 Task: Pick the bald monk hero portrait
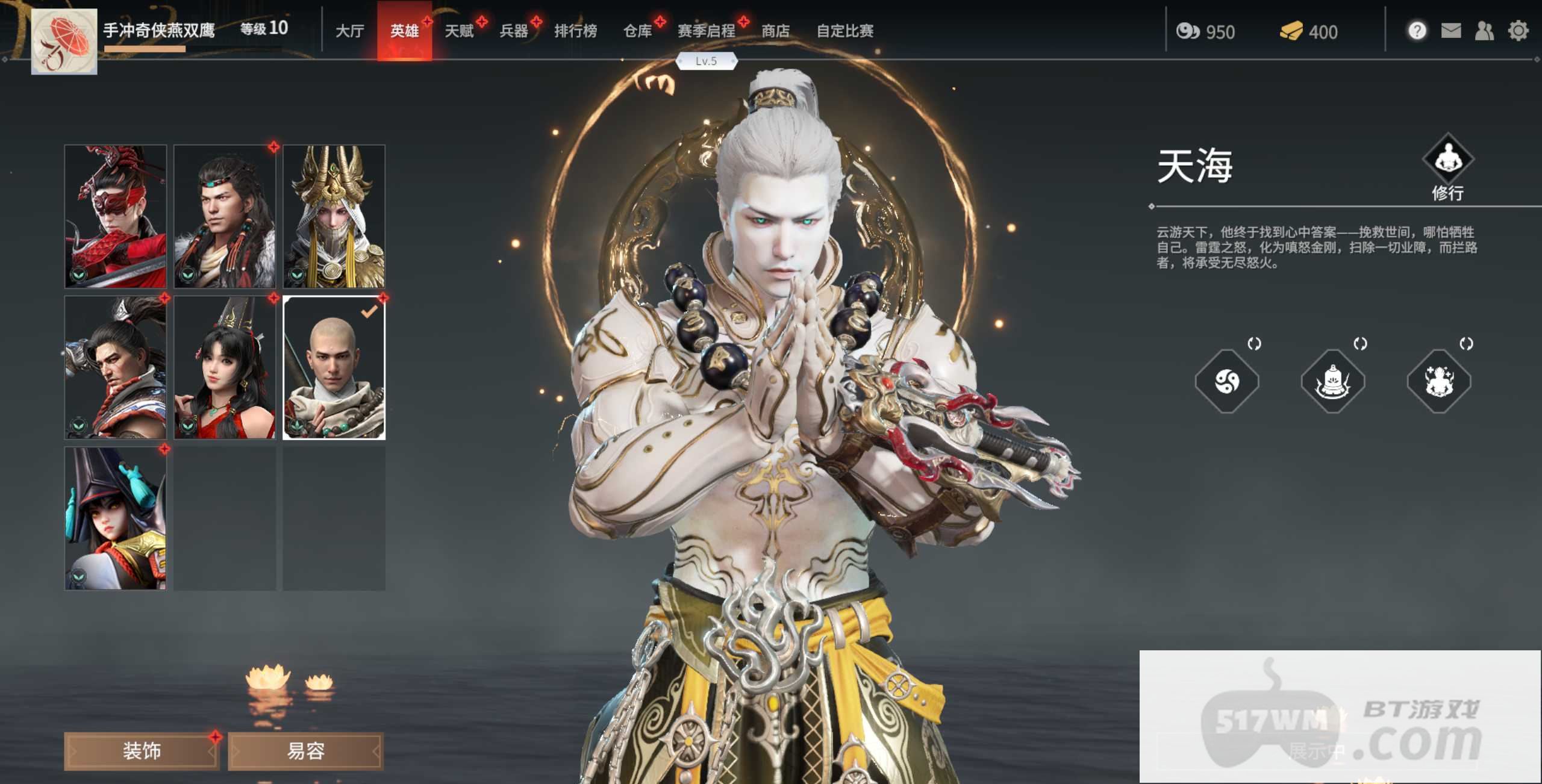(x=334, y=367)
